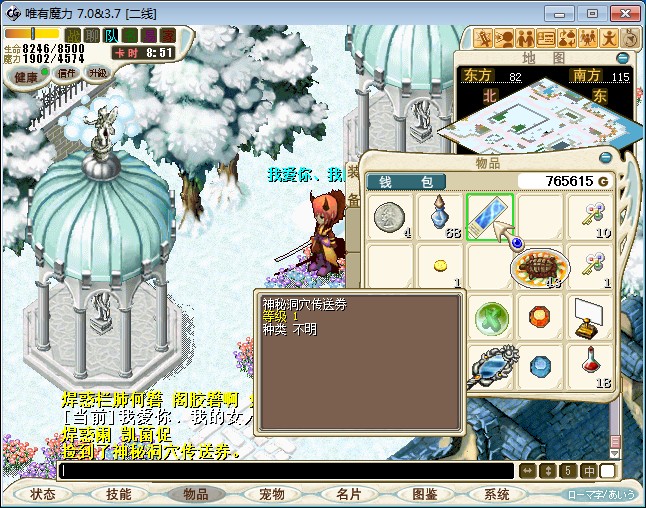Image resolution: width=646 pixels, height=508 pixels.
Task: Select the red potion flask stack
Action: pos(591,366)
